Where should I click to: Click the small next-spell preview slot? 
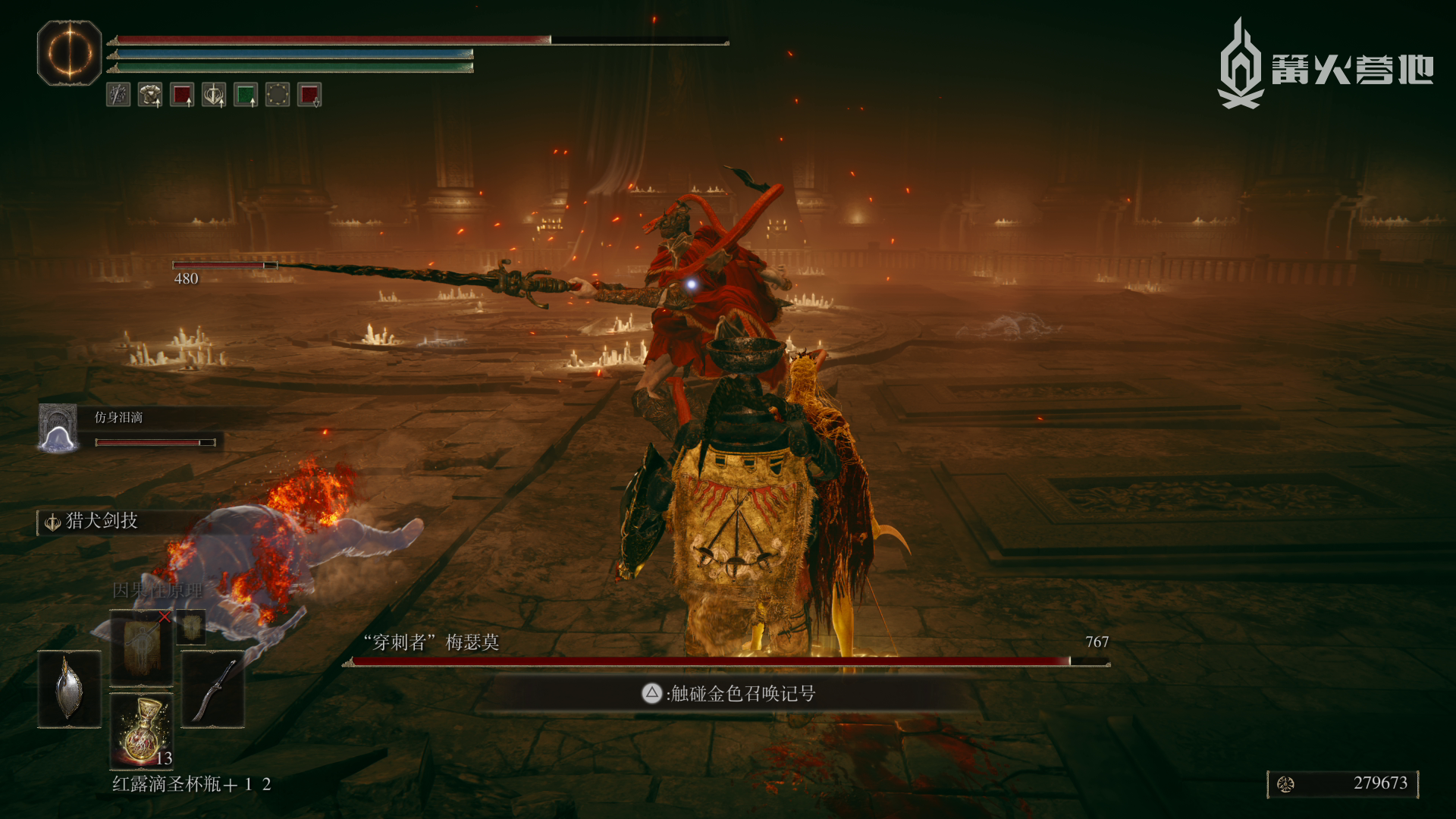click(x=191, y=626)
